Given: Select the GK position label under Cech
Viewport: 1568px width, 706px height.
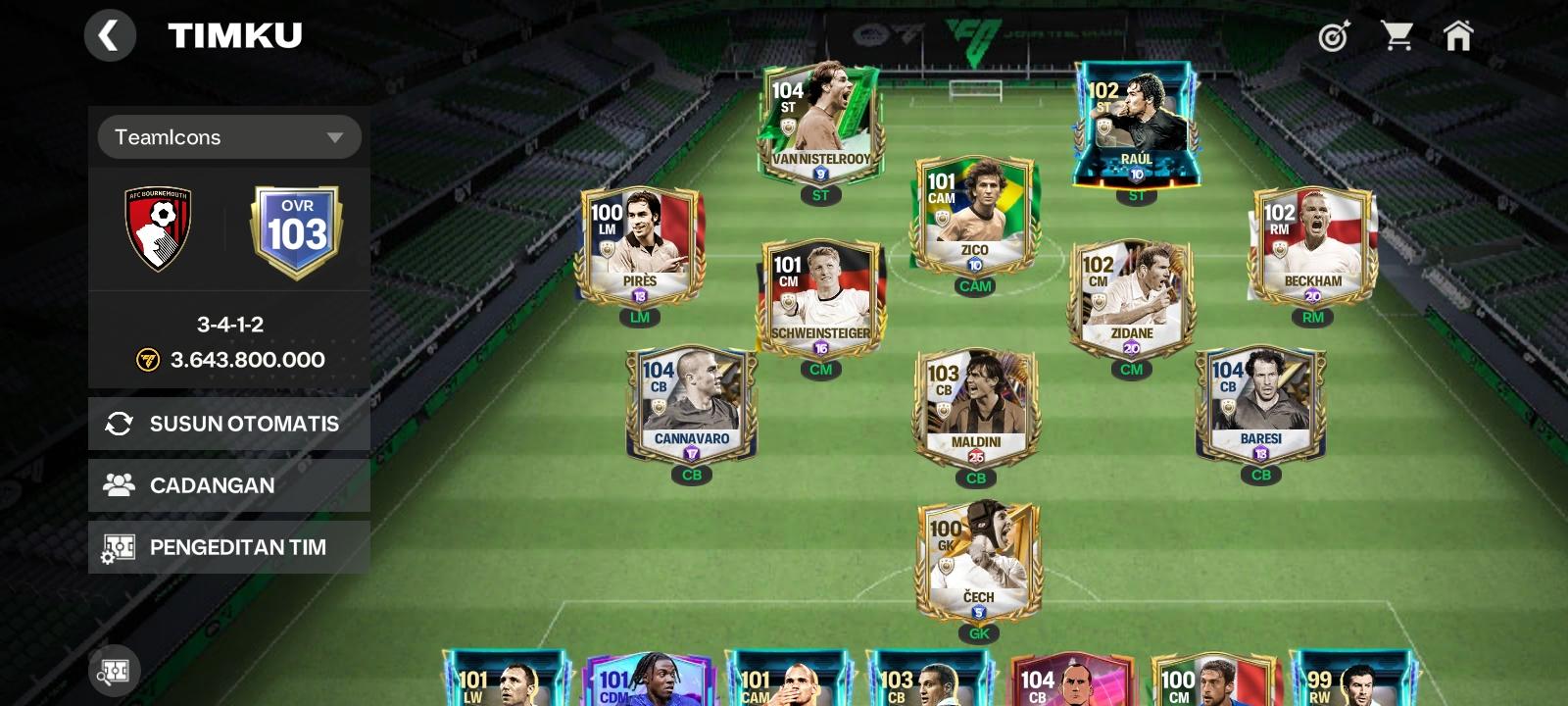Looking at the screenshot, I should [977, 633].
